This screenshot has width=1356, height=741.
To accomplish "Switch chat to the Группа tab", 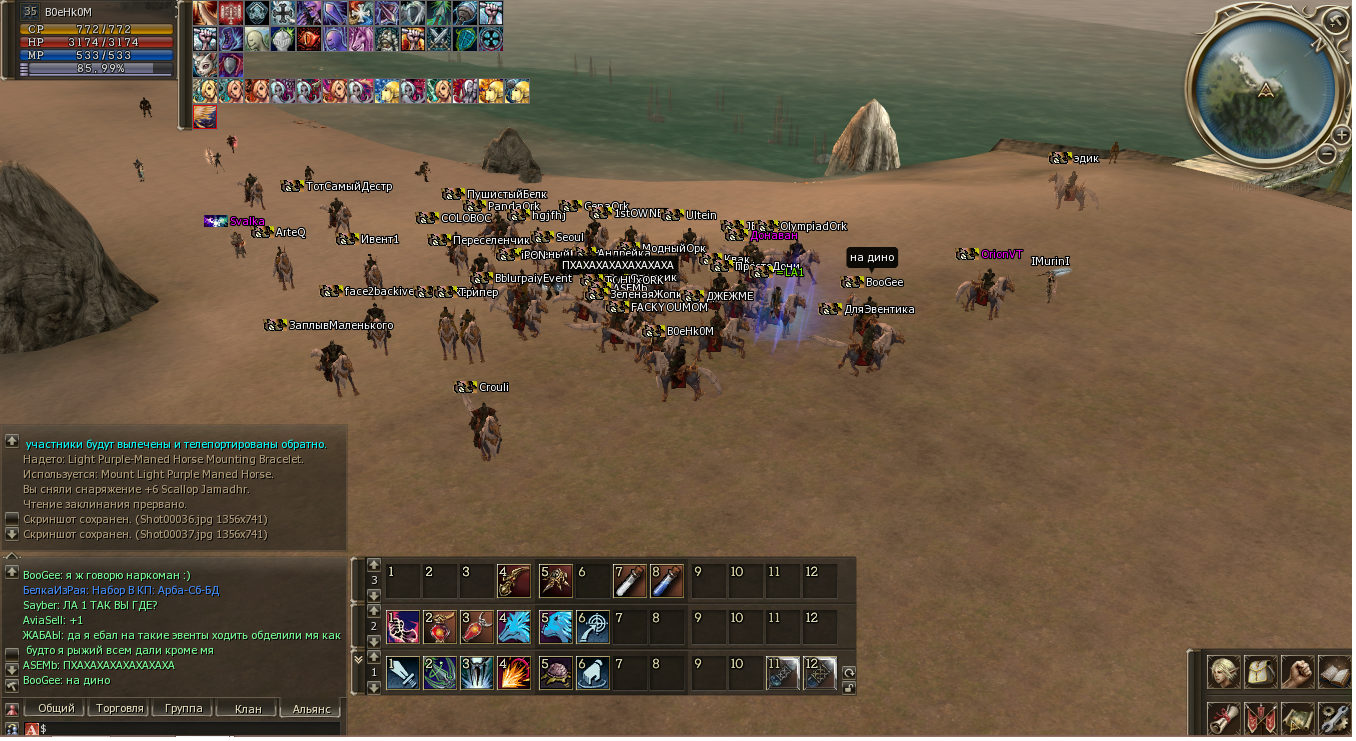I will pyautogui.click(x=182, y=708).
